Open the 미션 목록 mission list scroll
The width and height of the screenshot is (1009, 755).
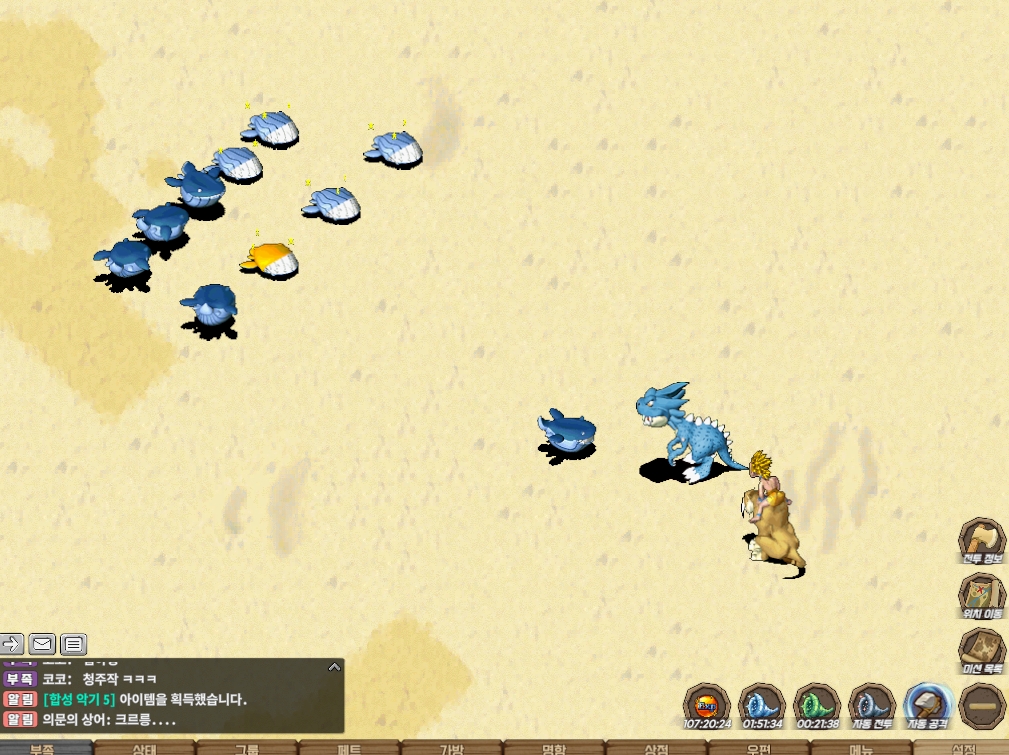point(982,650)
